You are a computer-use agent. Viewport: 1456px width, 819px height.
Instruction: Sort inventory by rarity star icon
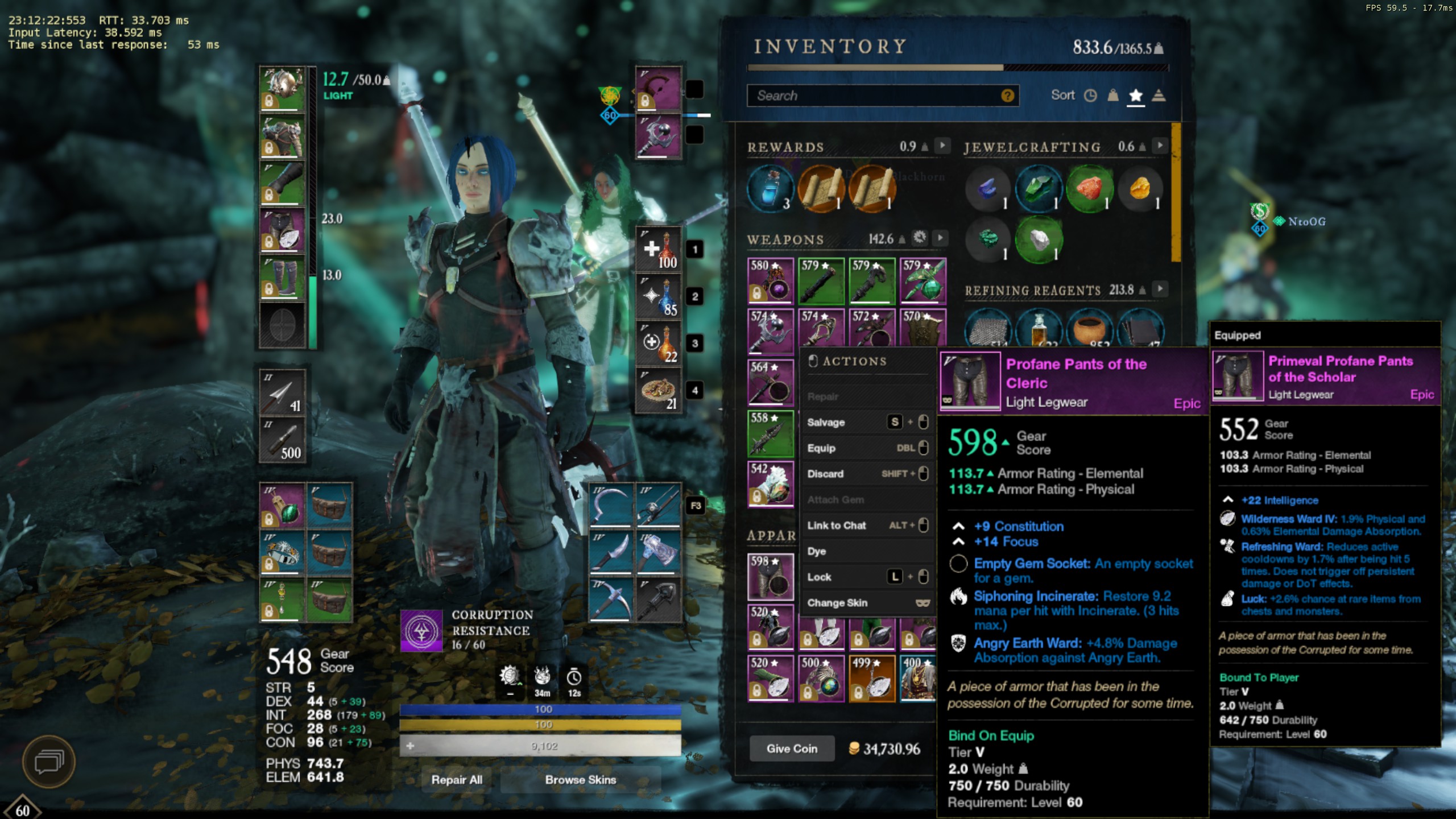click(1136, 96)
